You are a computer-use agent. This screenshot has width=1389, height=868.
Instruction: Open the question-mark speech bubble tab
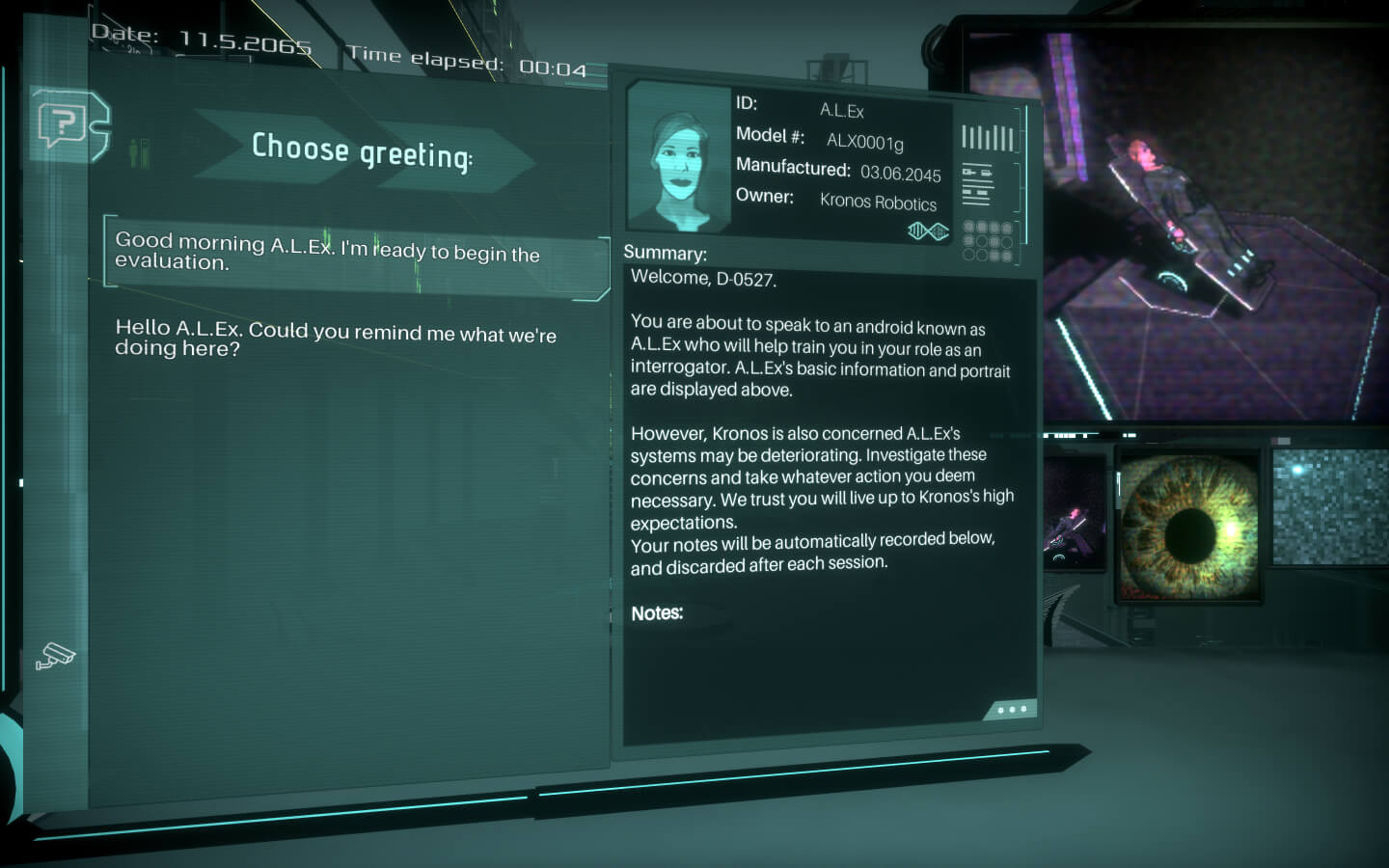(64, 124)
